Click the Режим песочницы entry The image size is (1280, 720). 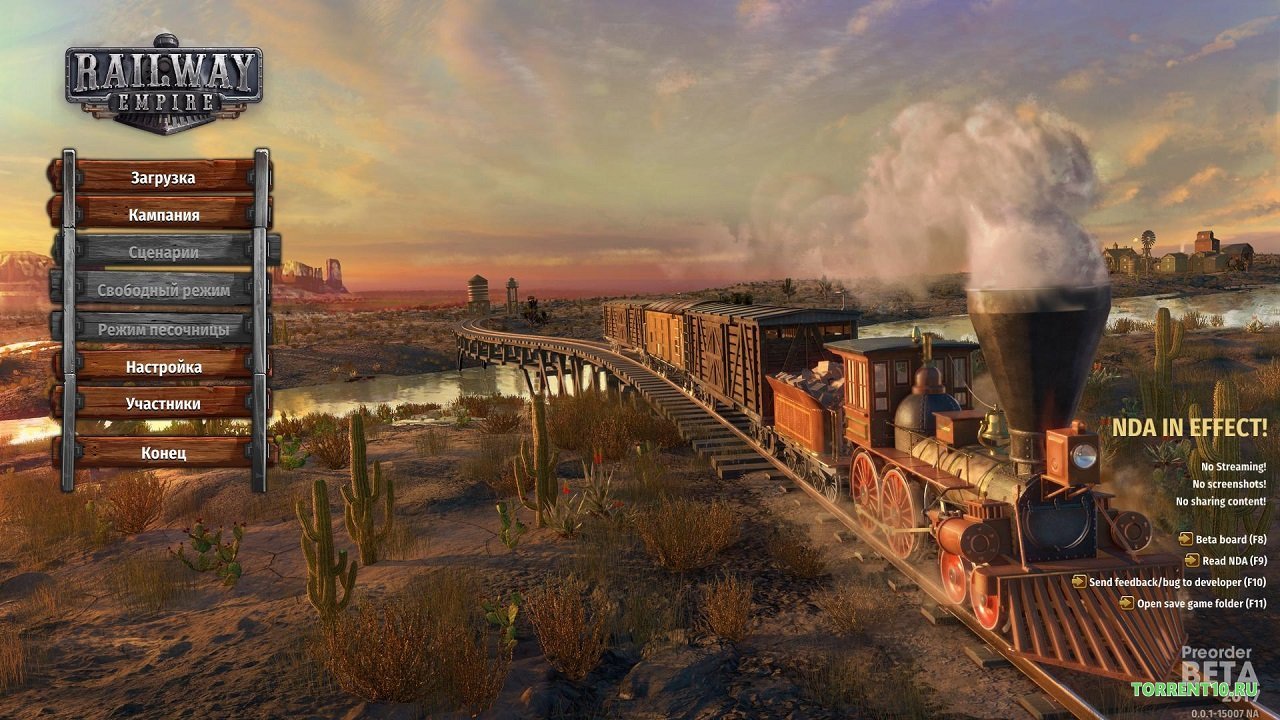163,328
